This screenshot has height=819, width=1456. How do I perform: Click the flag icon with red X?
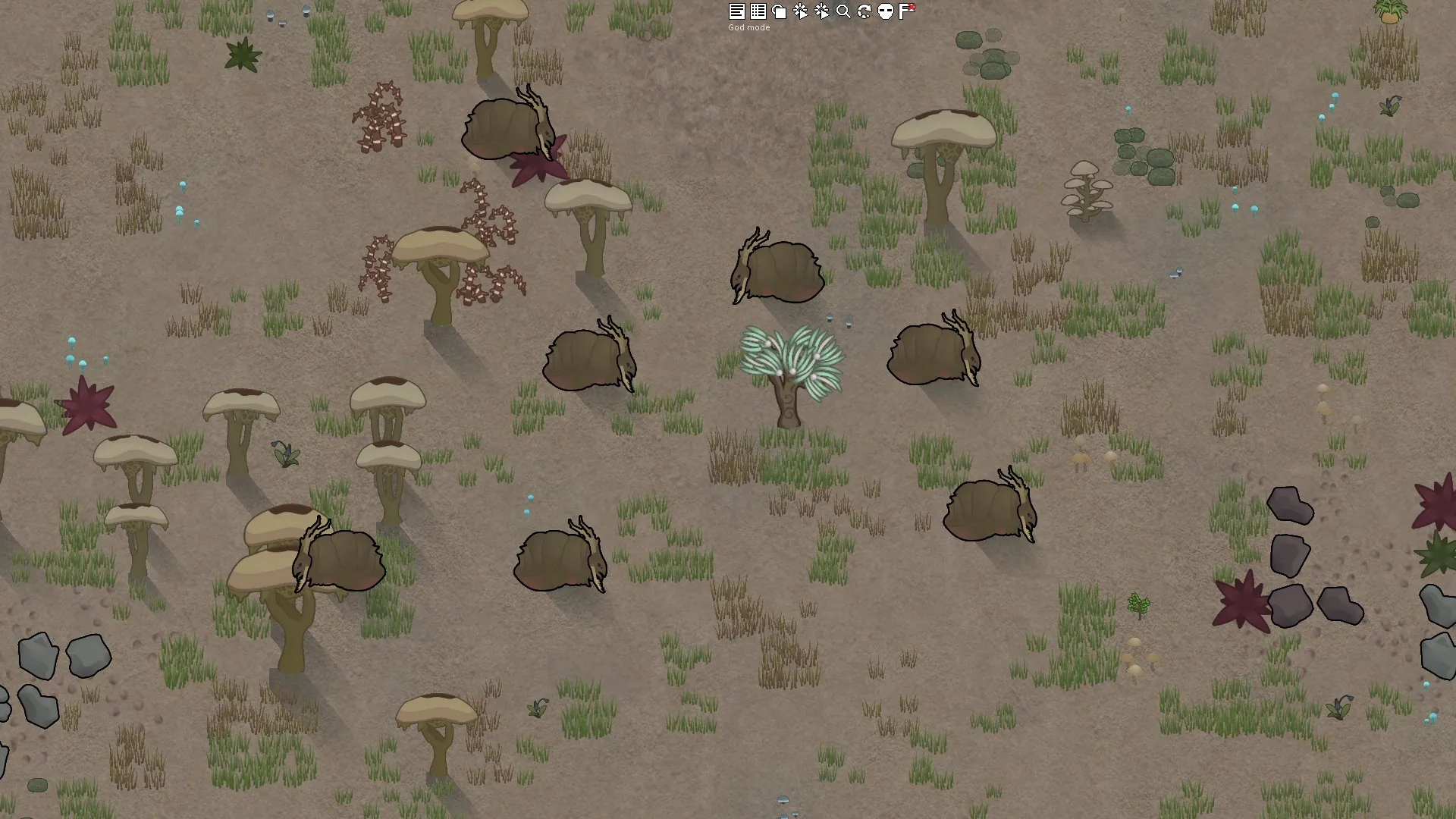point(906,11)
